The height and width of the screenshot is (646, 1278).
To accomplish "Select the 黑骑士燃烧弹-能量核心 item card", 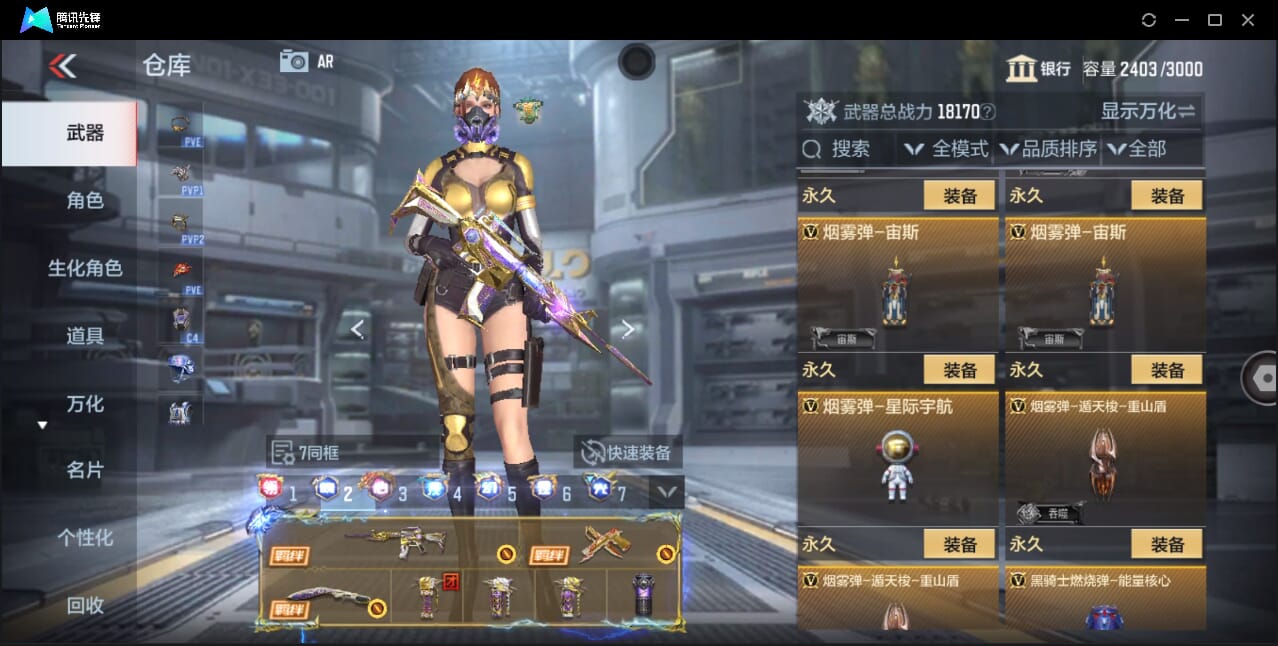I will tap(1104, 598).
